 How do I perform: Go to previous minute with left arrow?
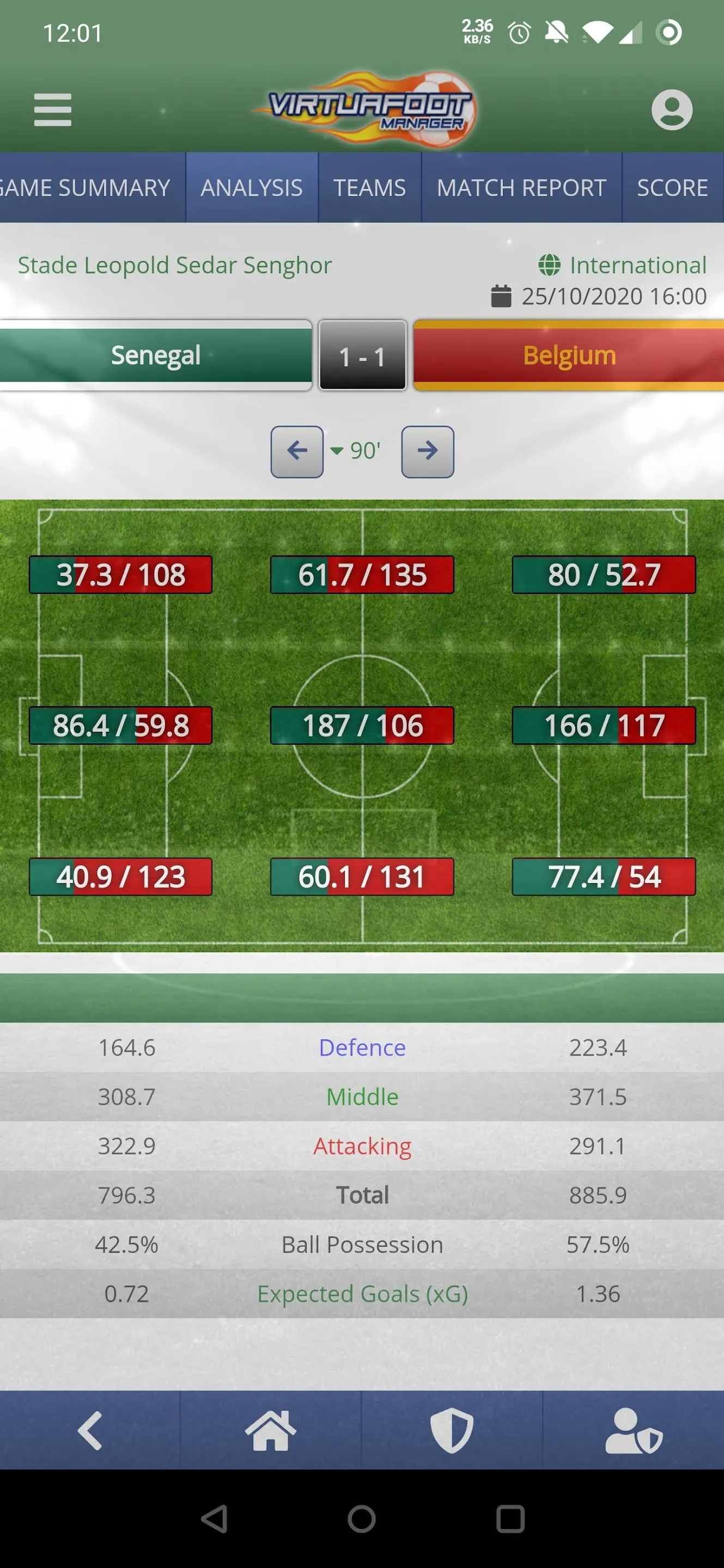(296, 451)
